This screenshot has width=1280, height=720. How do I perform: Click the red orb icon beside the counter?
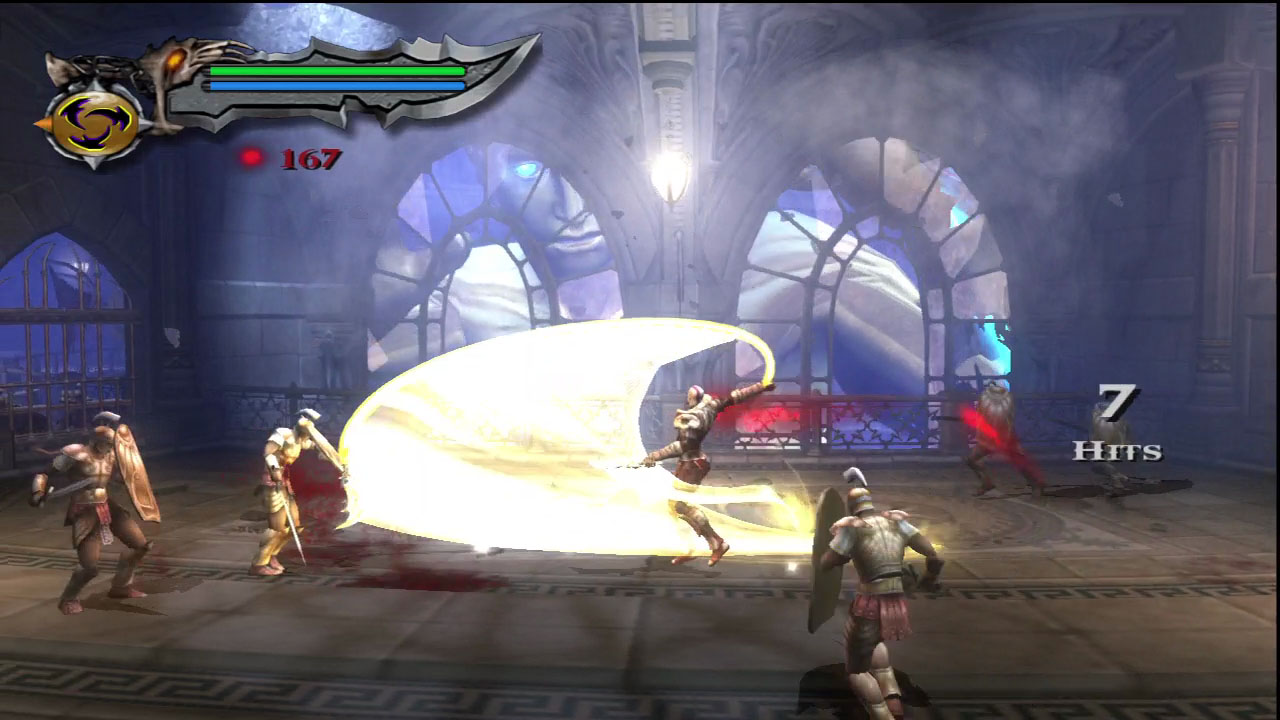252,156
